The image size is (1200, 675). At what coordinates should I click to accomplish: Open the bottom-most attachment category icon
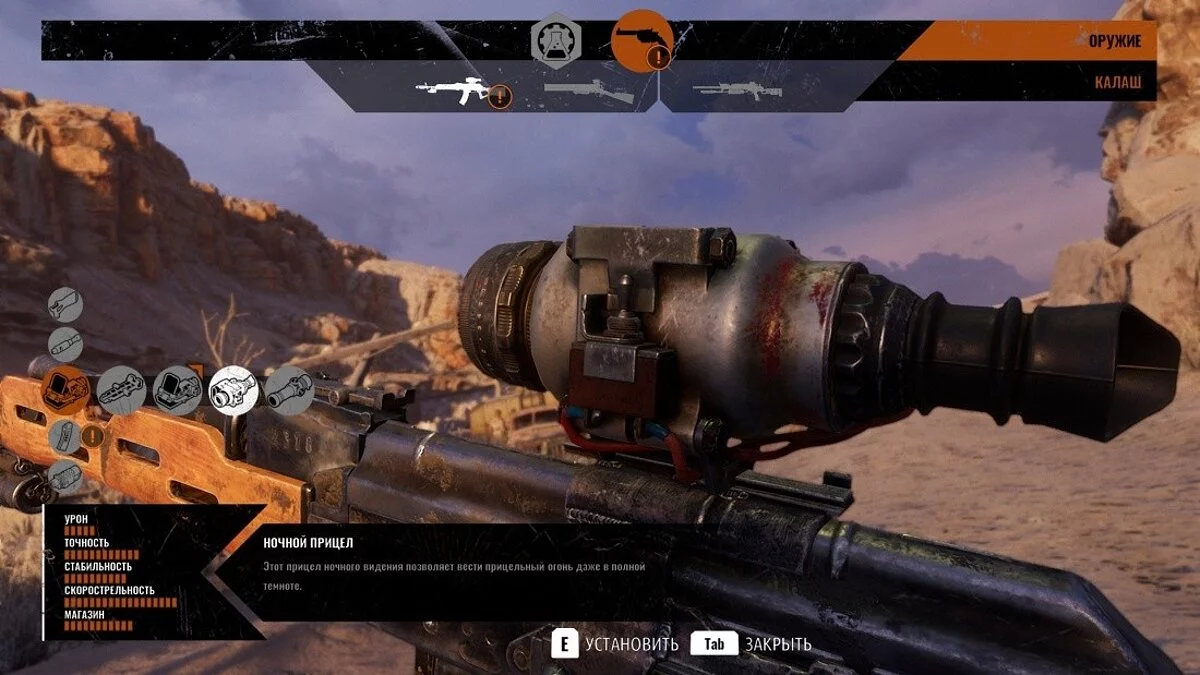[x=66, y=477]
